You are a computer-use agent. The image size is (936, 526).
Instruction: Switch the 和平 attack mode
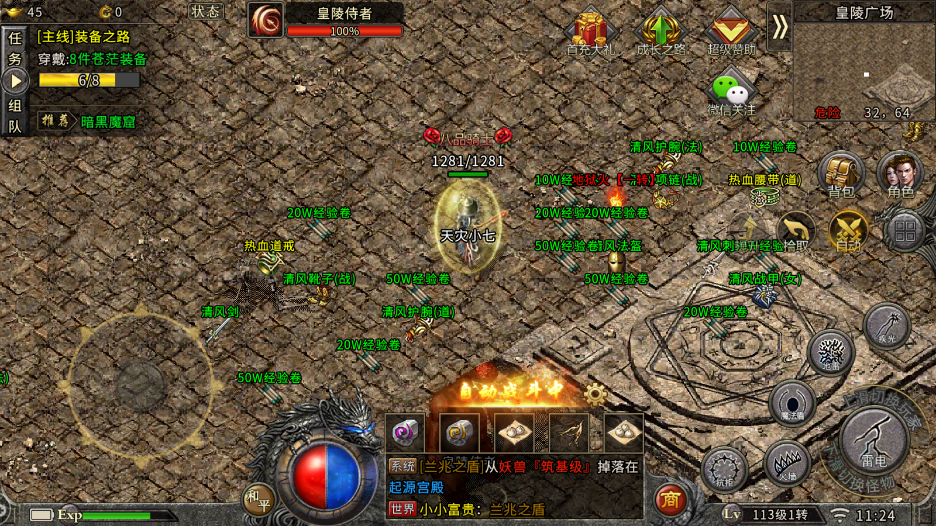click(x=259, y=497)
